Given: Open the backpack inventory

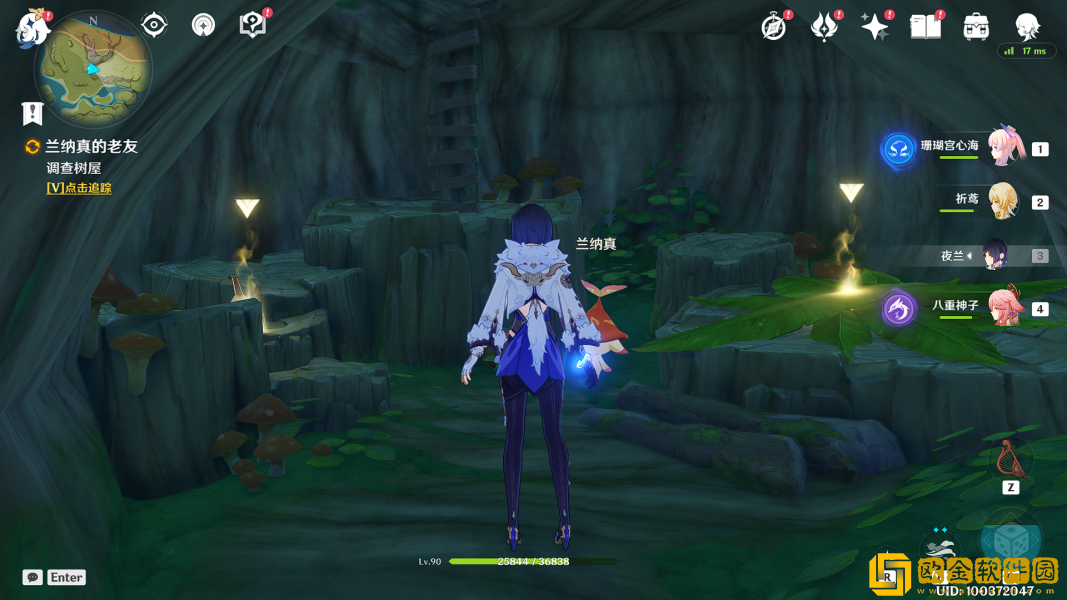Looking at the screenshot, I should (976, 27).
